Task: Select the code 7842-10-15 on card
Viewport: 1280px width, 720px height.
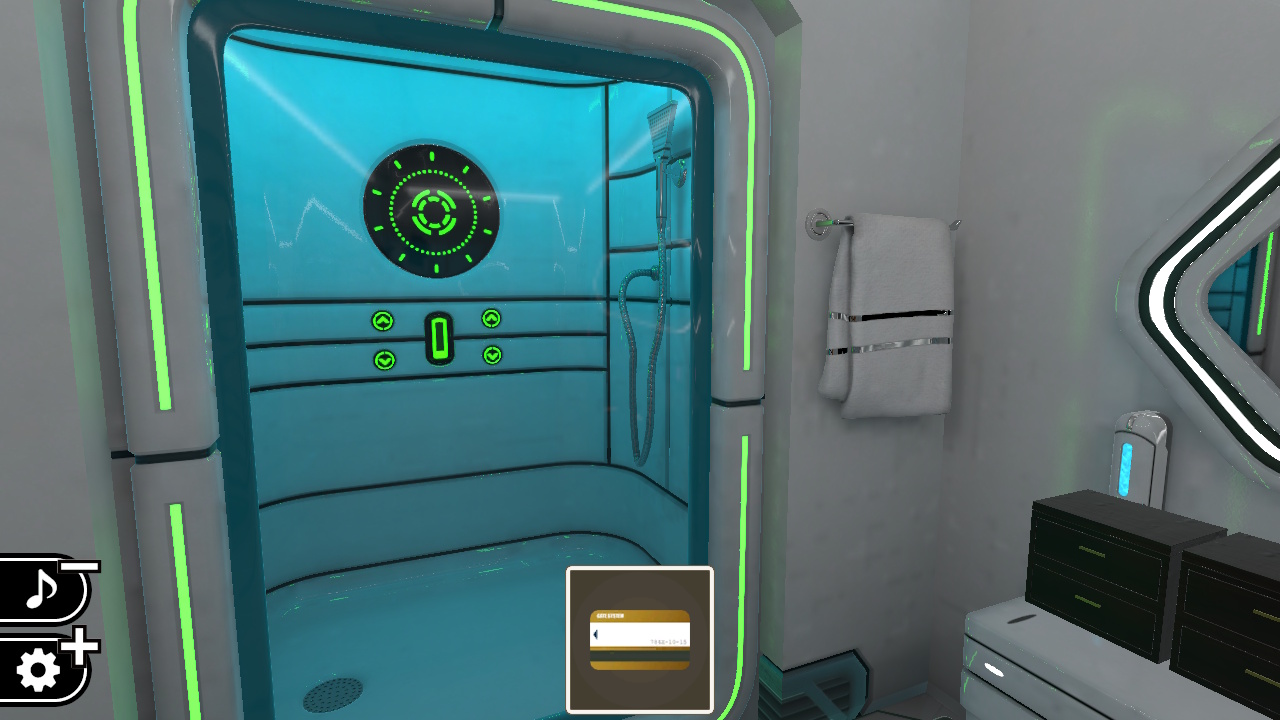Action: click(x=668, y=641)
